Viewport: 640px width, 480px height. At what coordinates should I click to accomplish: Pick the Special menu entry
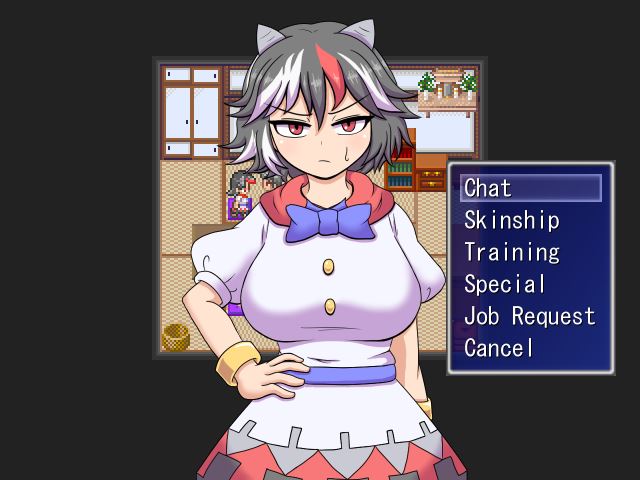505,284
